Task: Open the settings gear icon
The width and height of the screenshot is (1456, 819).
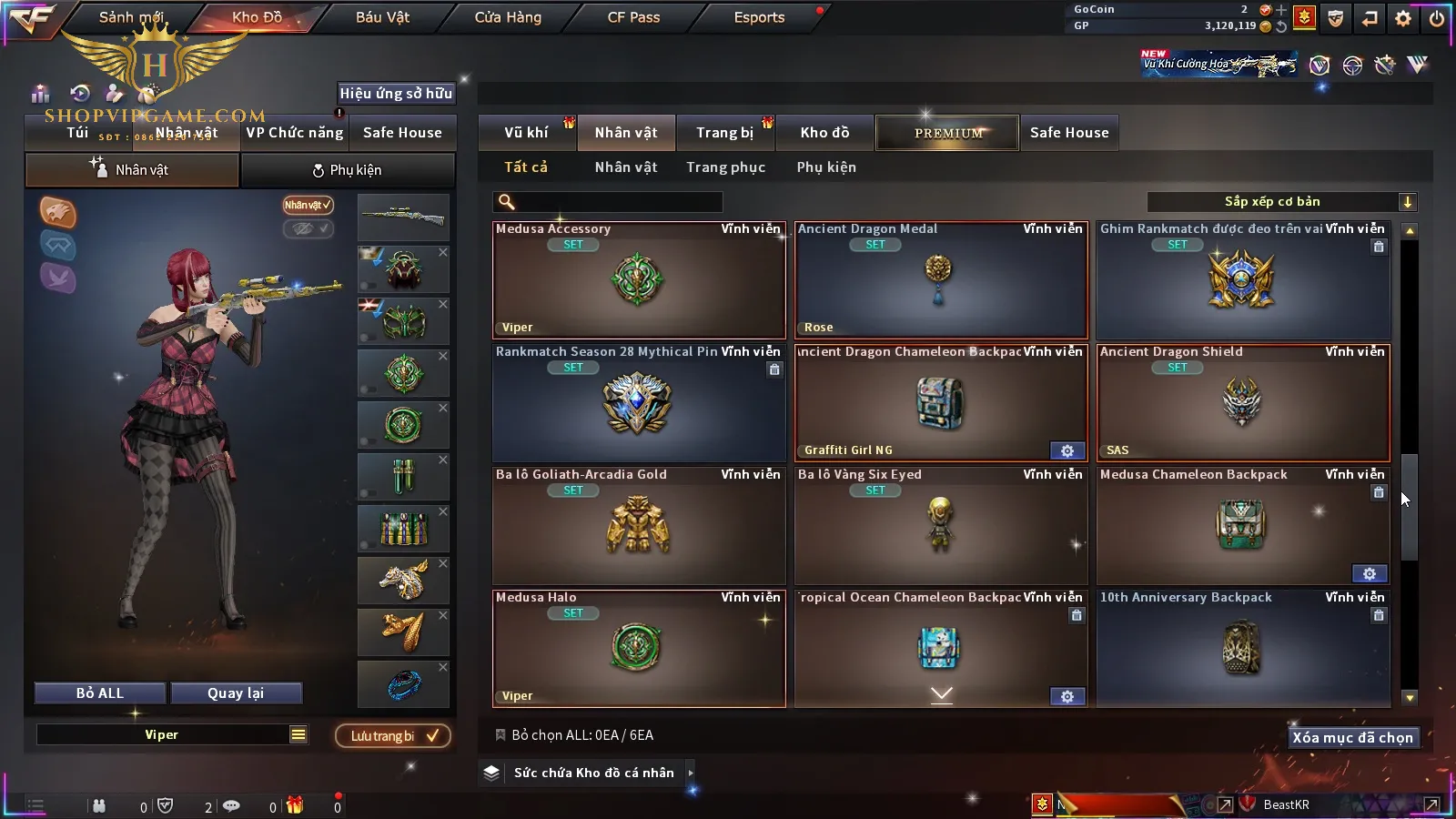Action: coord(1403,18)
